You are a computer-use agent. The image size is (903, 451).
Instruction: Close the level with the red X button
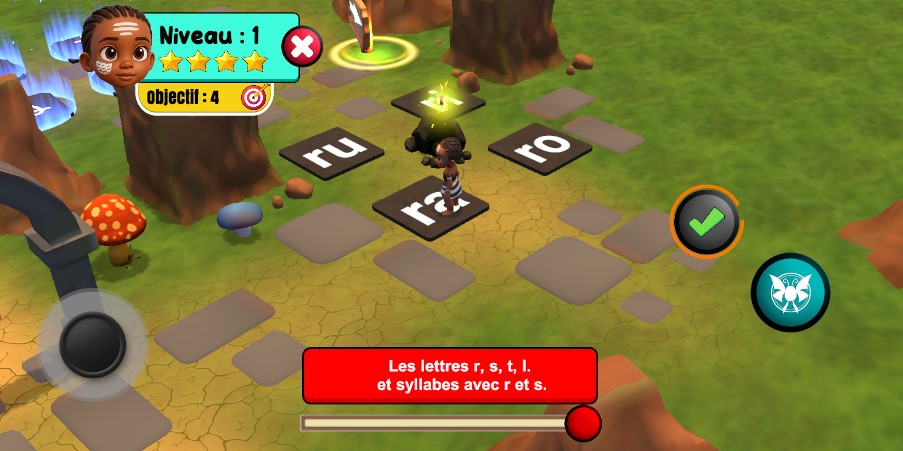(303, 46)
